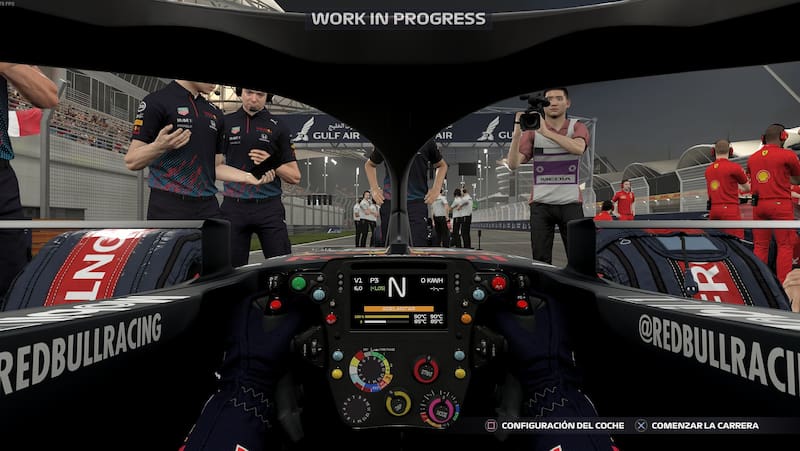Open Configuración del Coche
This screenshot has width=800, height=451.
point(555,425)
